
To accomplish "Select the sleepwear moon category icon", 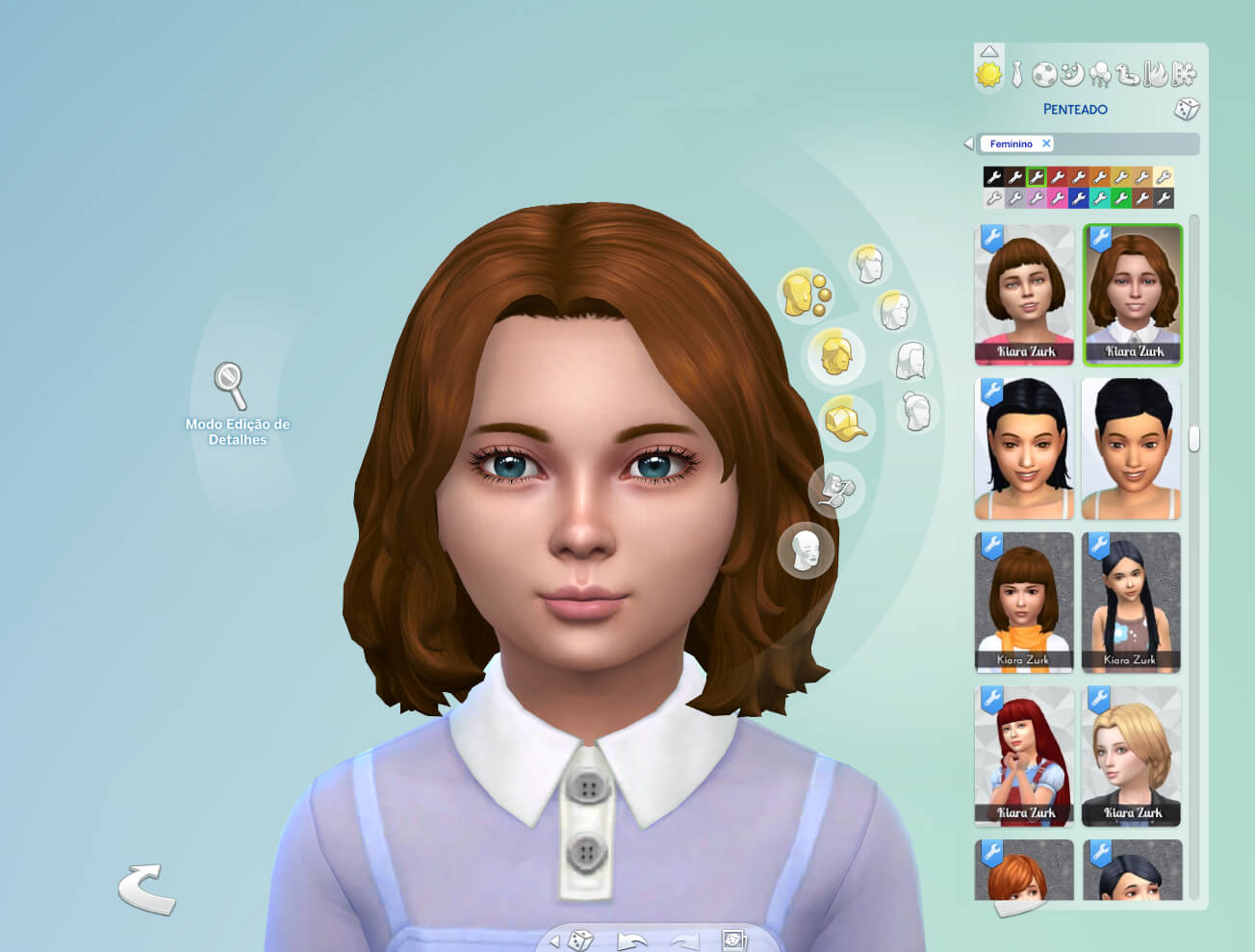I will click(x=1073, y=74).
